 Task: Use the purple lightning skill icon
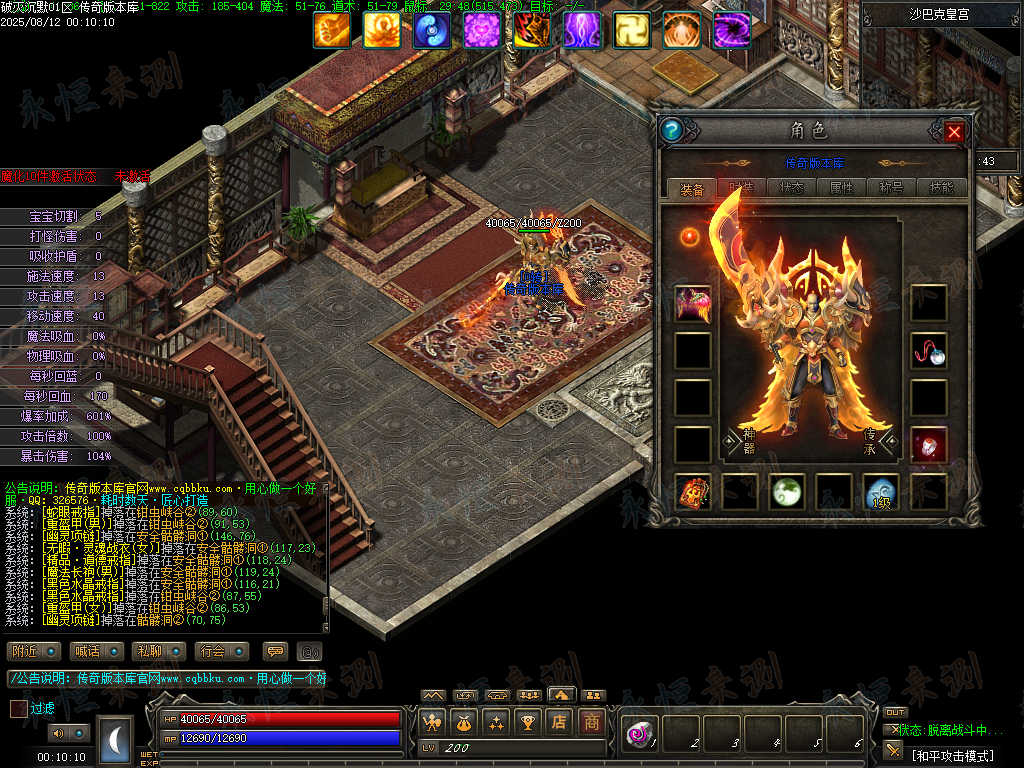click(582, 30)
